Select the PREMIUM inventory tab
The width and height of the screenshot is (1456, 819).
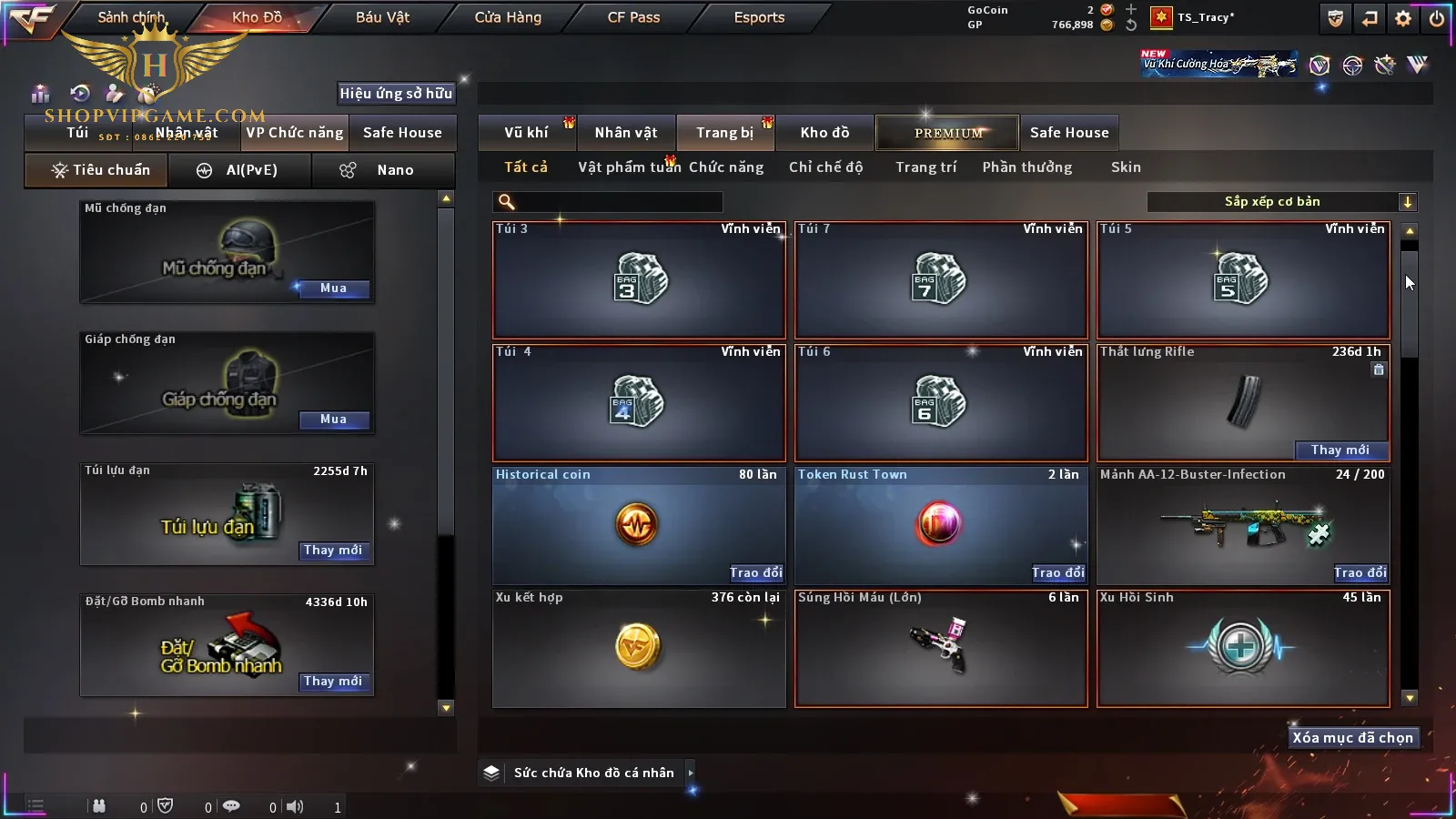[947, 133]
